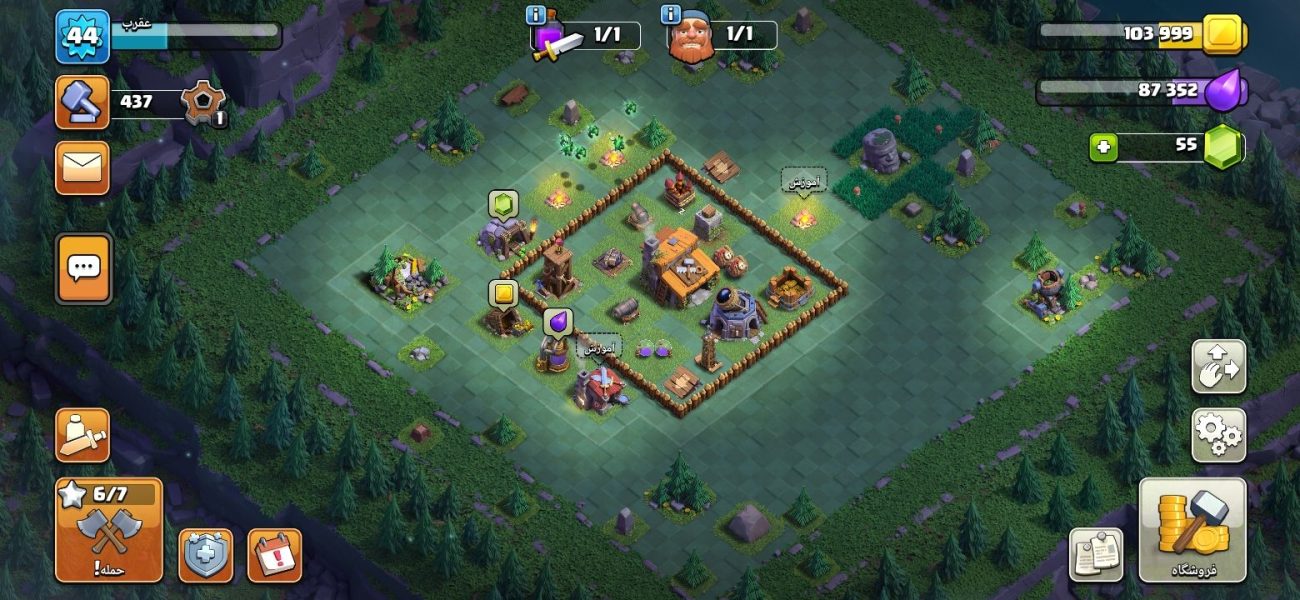
Task: Open the blue shield plus button
Action: click(206, 555)
